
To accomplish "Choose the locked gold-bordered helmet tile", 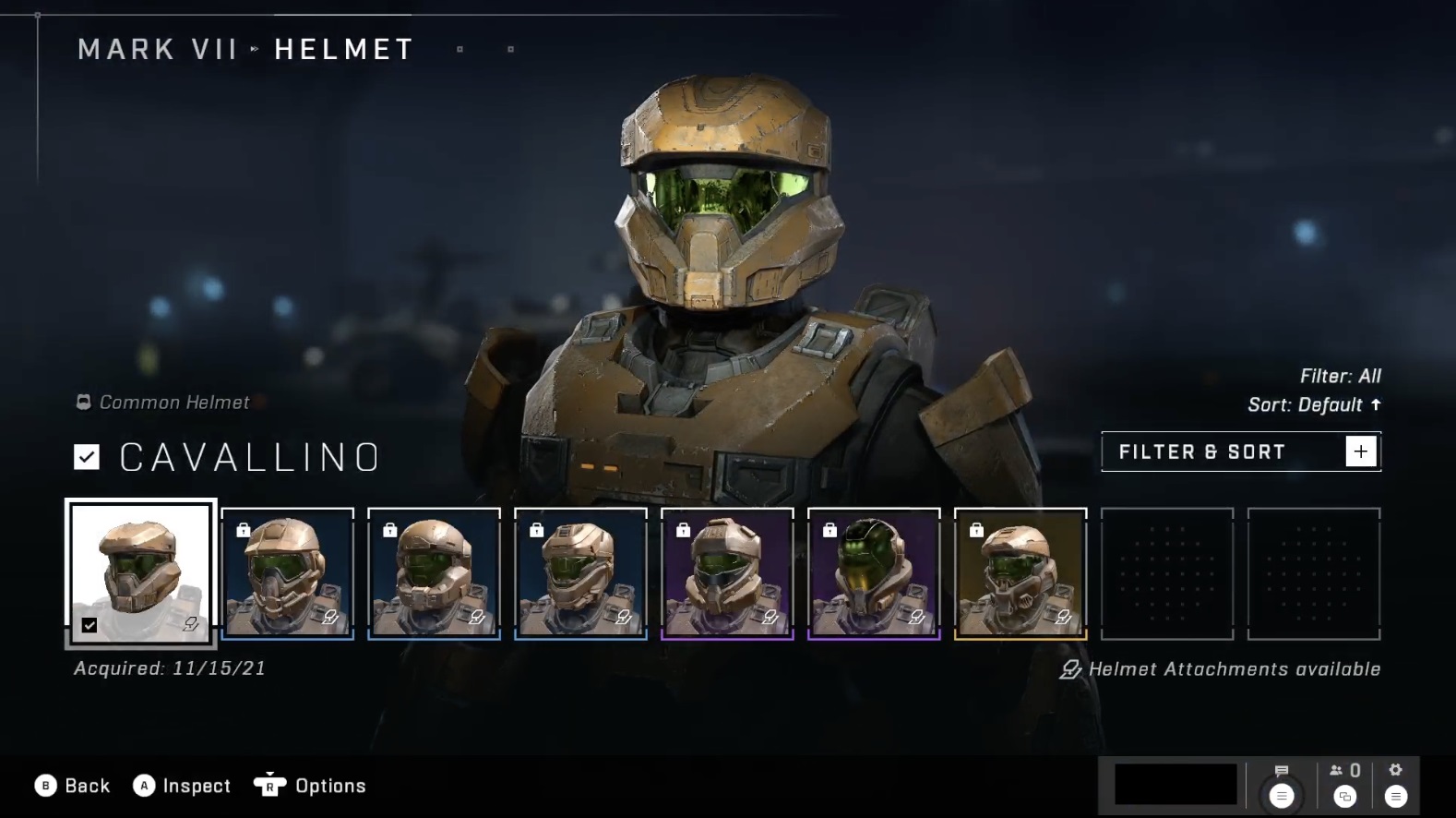I will click(x=1020, y=573).
